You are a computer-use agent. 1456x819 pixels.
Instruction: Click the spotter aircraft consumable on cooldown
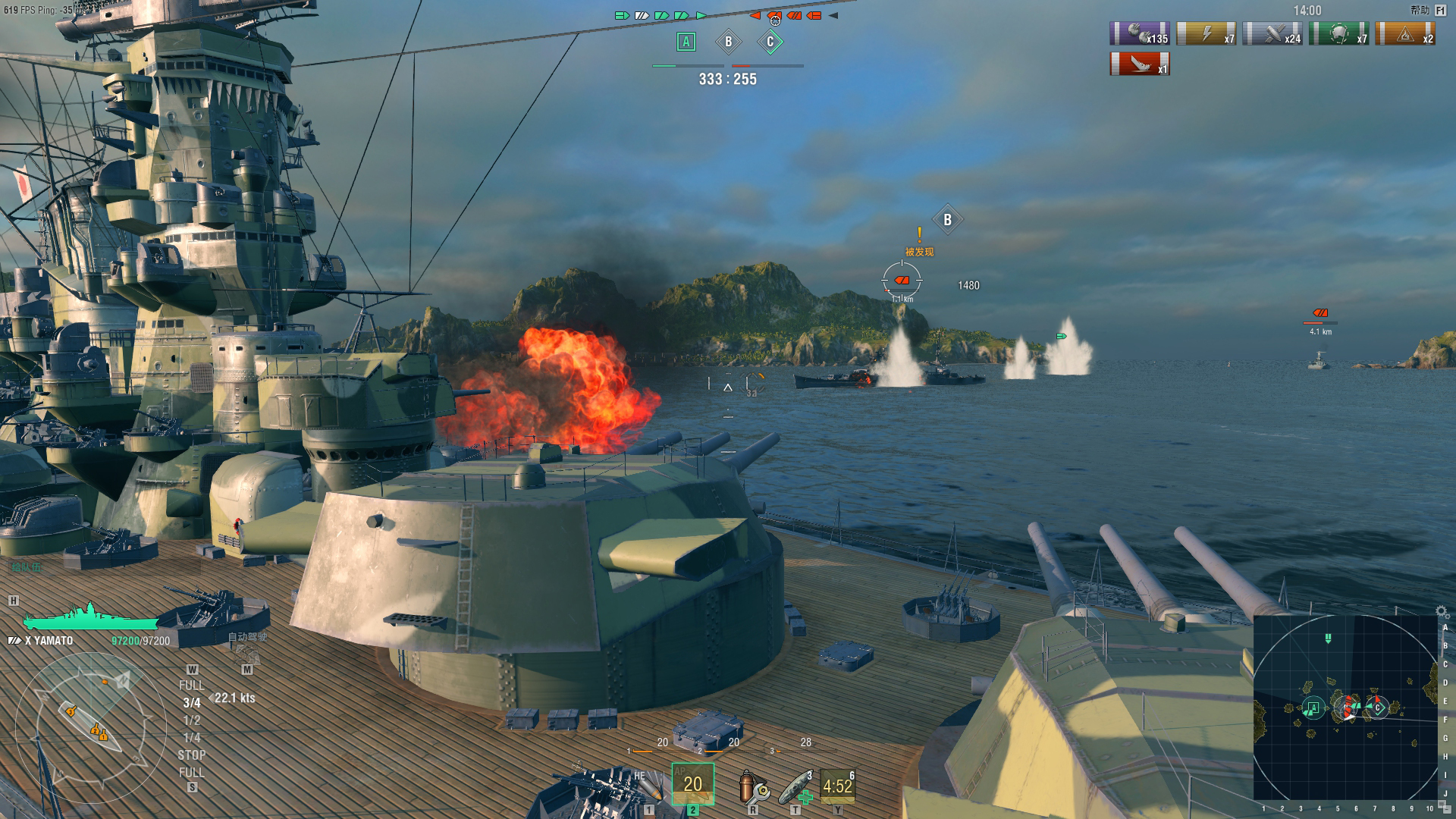838,786
